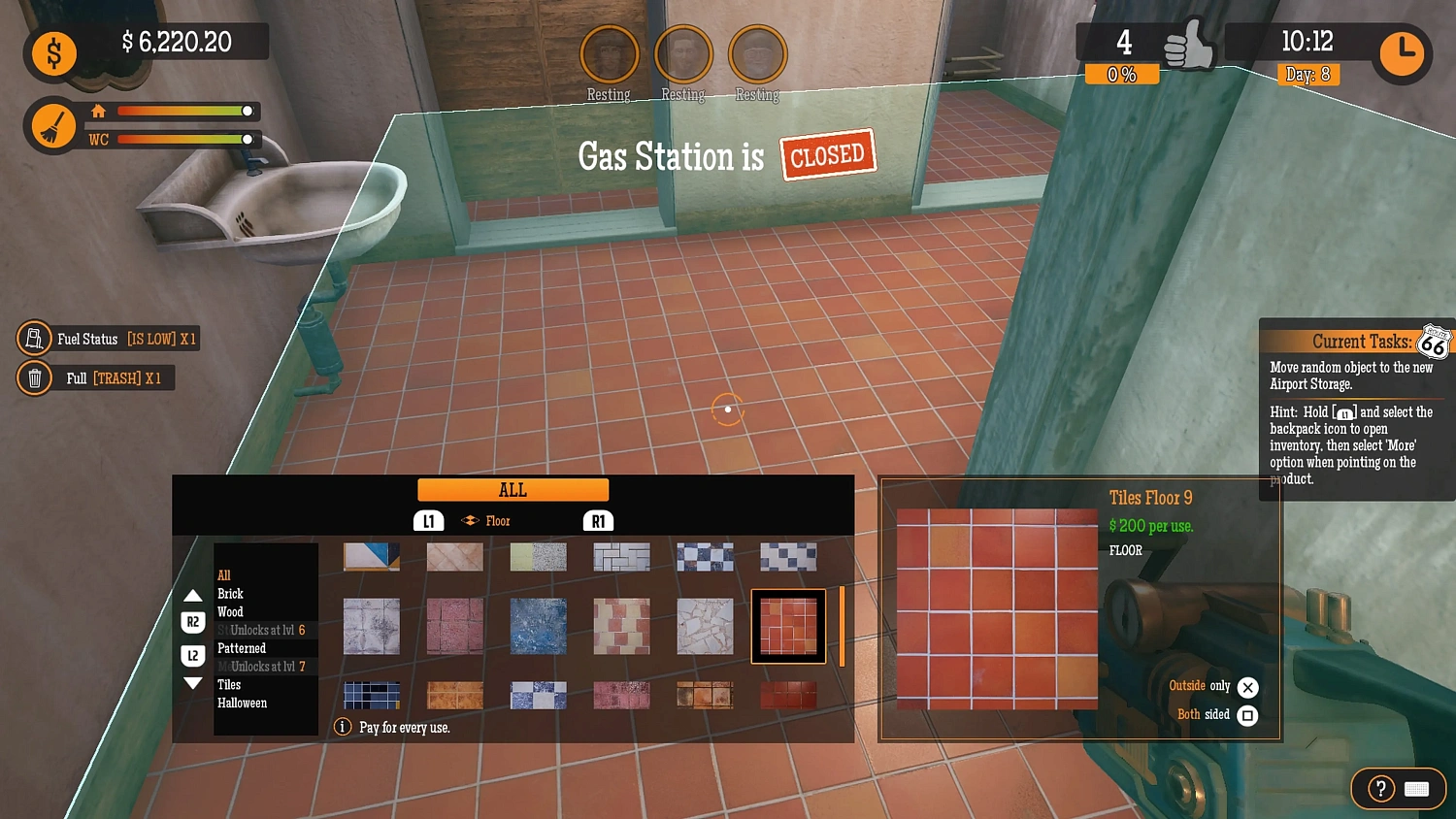Image resolution: width=1456 pixels, height=819 pixels.
Task: Toggle Outside only painting mode
Action: click(1247, 687)
